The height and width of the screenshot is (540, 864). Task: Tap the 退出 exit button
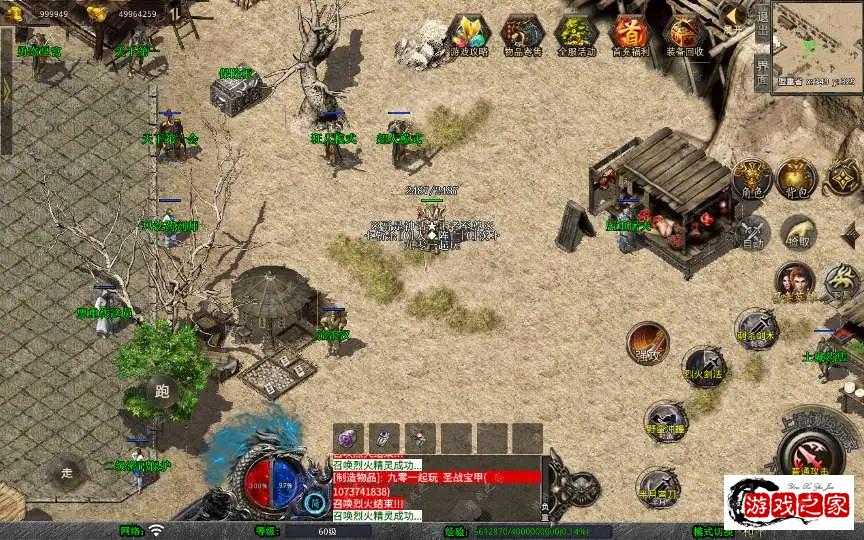pyautogui.click(x=762, y=25)
